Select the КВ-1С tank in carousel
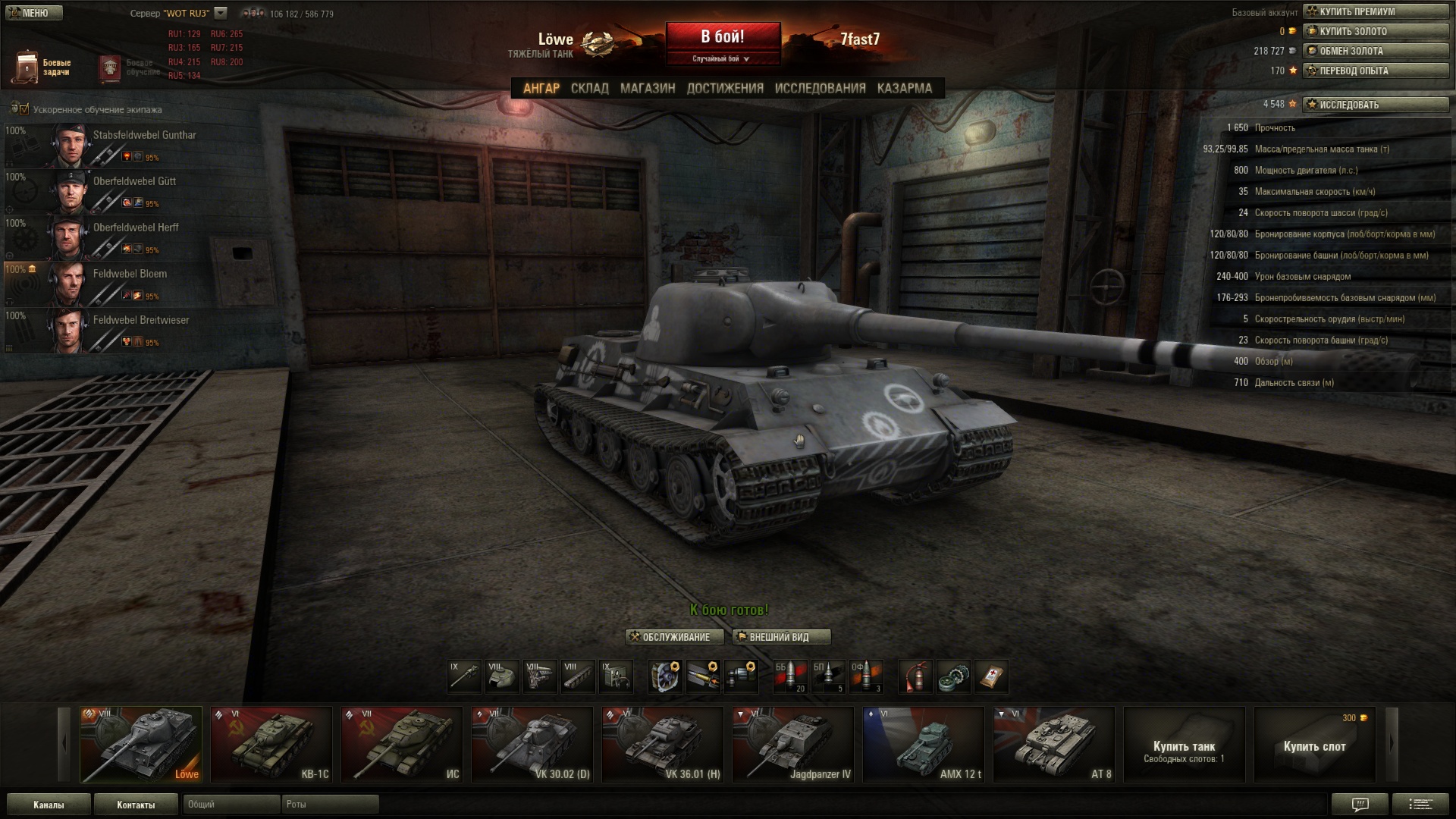Screen dimensions: 1456x819 pyautogui.click(x=271, y=745)
